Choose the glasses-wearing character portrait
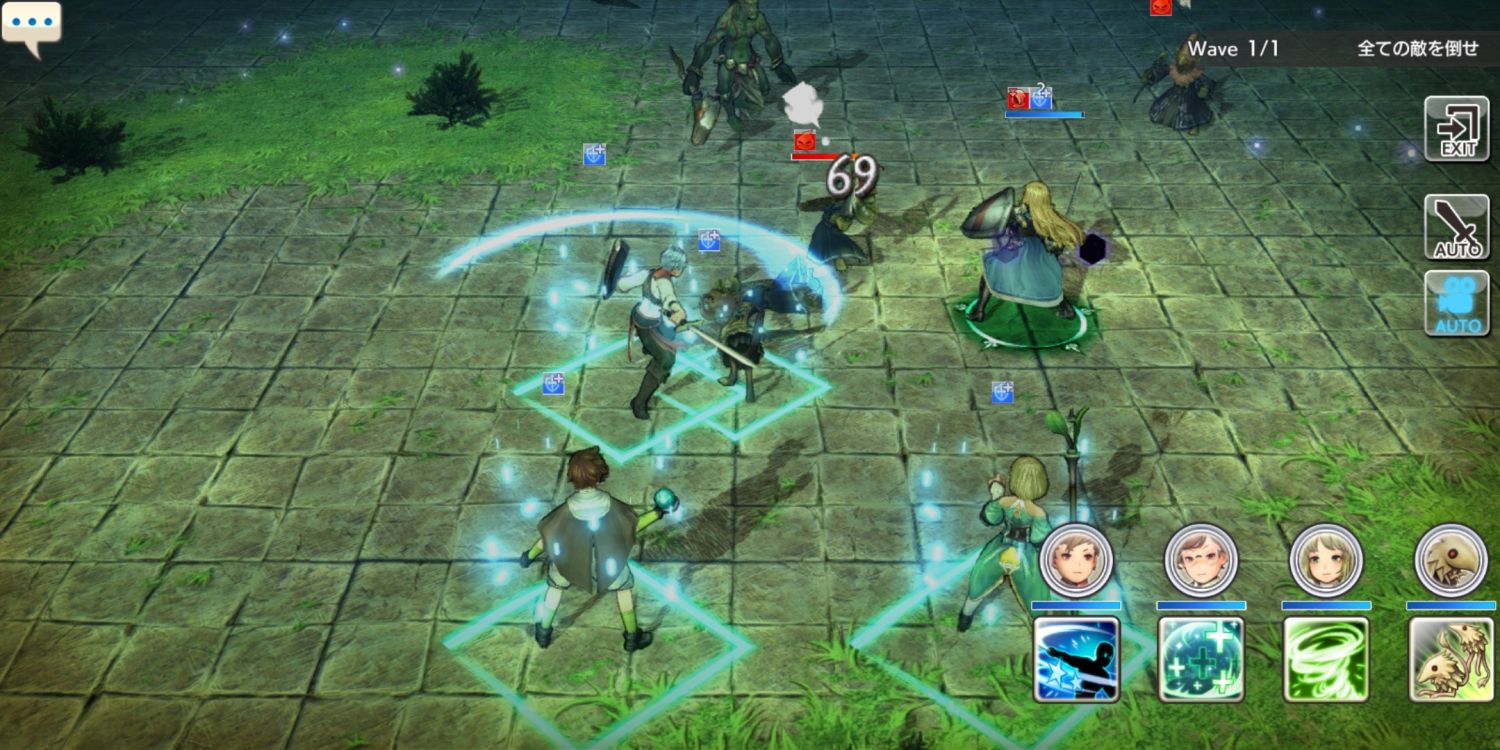The height and width of the screenshot is (750, 1500). [x=1201, y=560]
